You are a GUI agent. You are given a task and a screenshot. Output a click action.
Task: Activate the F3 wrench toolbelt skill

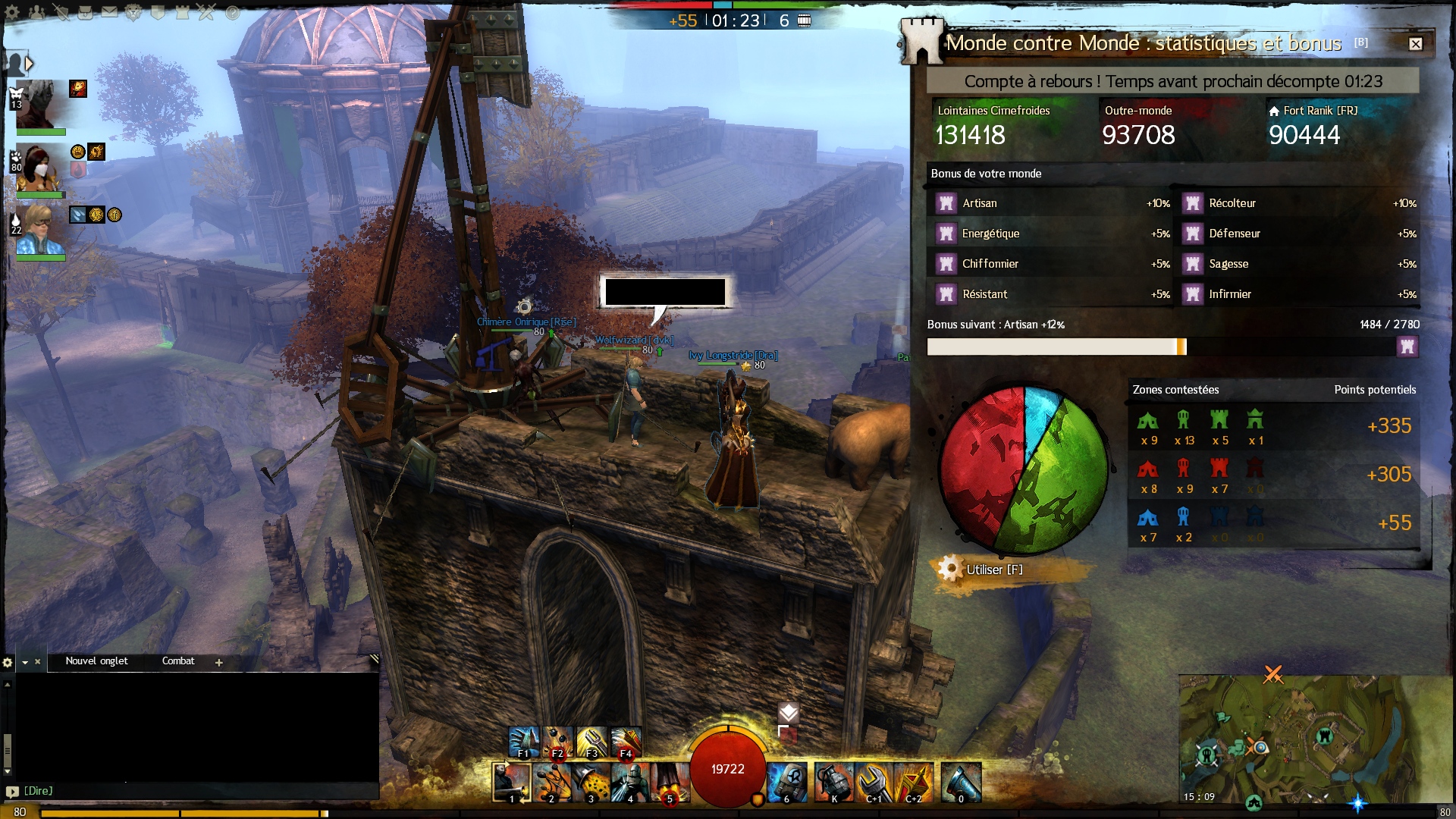(591, 742)
